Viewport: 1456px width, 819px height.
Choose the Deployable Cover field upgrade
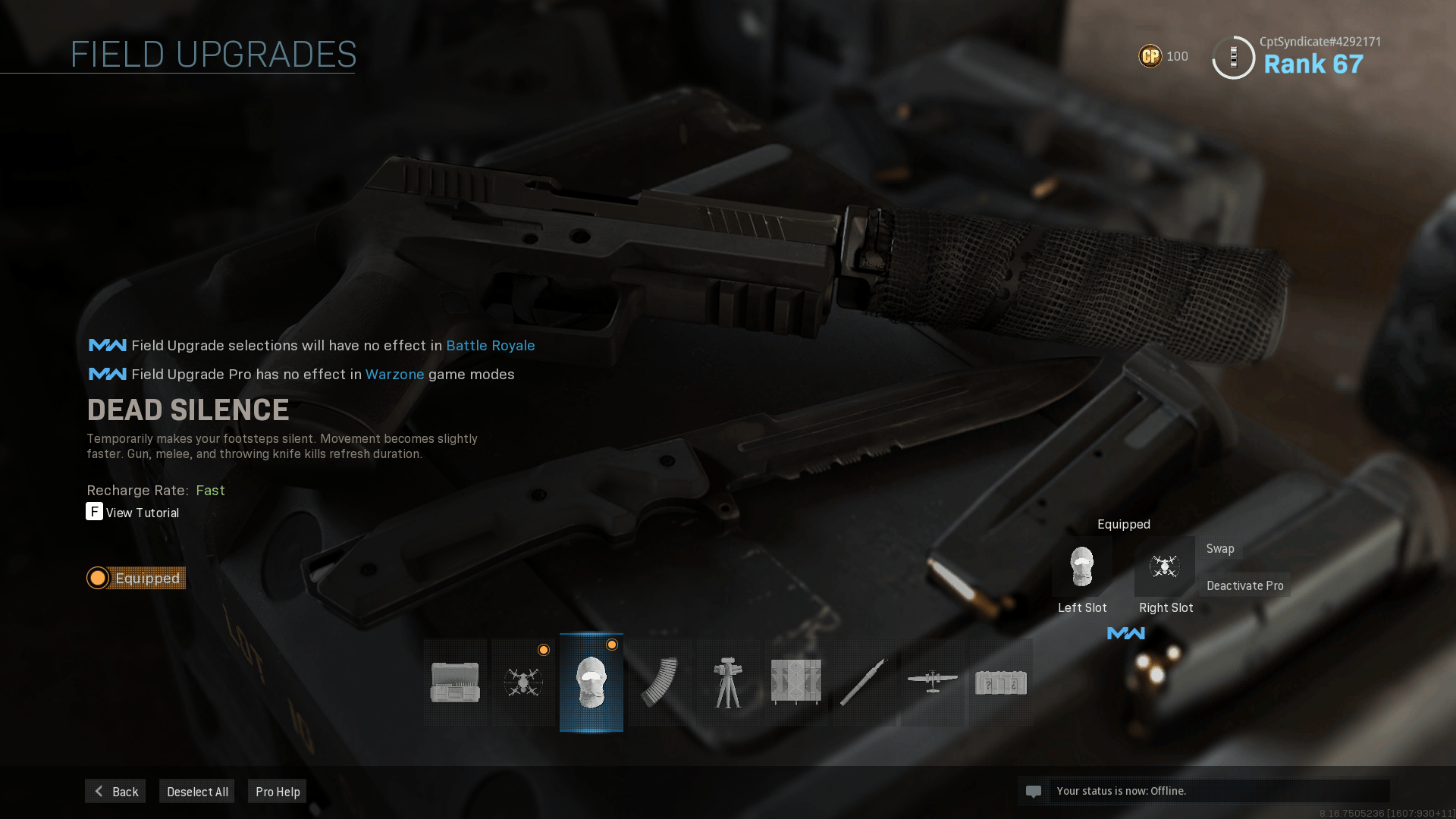(796, 682)
